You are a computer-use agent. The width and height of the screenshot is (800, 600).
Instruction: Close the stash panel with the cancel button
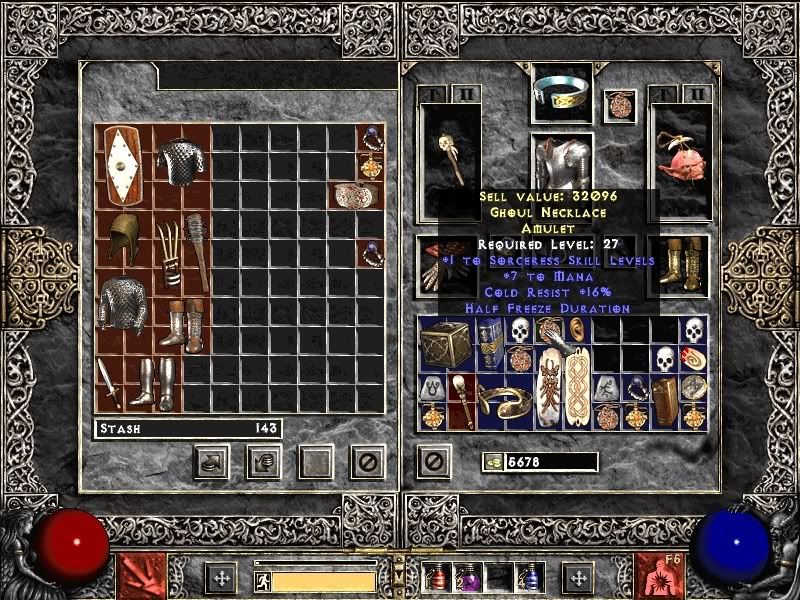pyautogui.click(x=367, y=461)
